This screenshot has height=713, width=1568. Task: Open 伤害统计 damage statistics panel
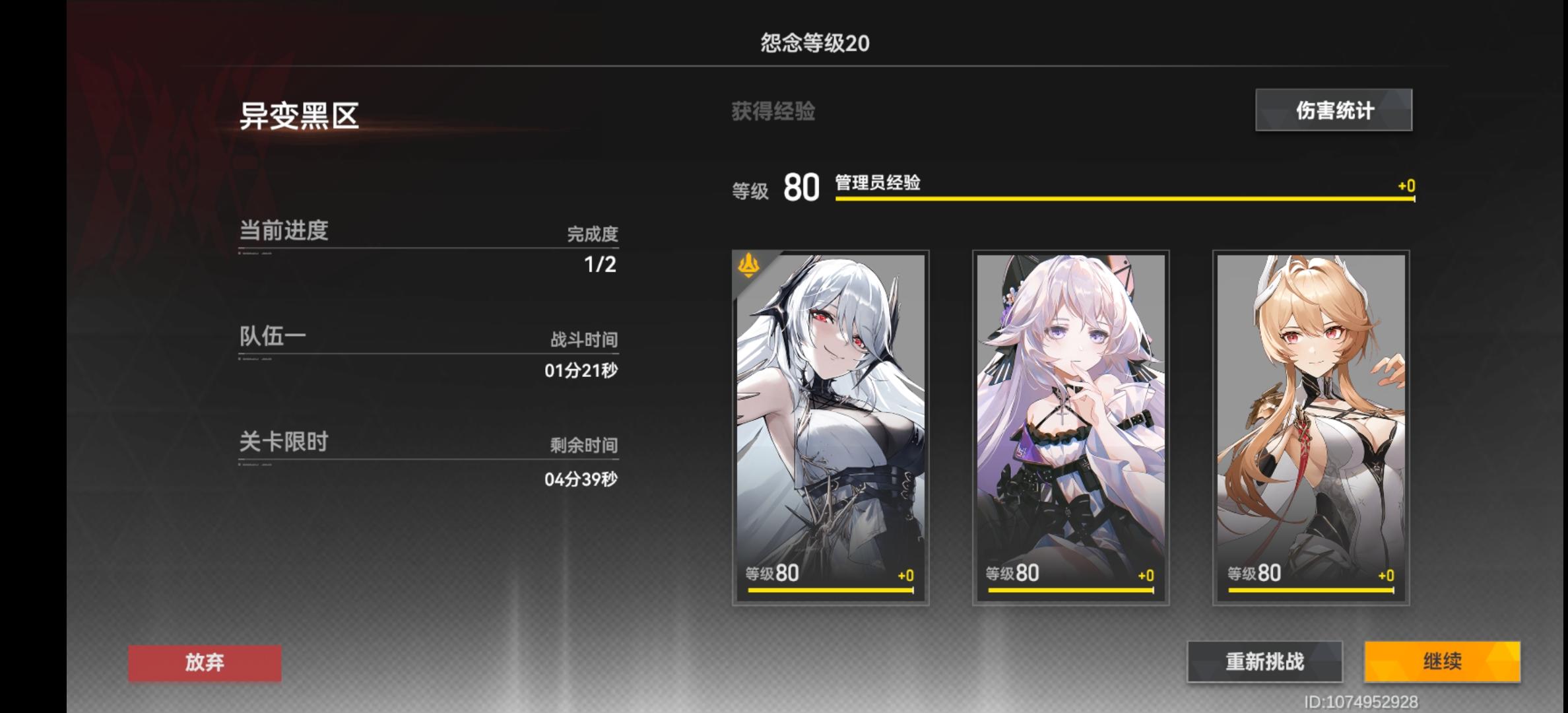tap(1333, 111)
